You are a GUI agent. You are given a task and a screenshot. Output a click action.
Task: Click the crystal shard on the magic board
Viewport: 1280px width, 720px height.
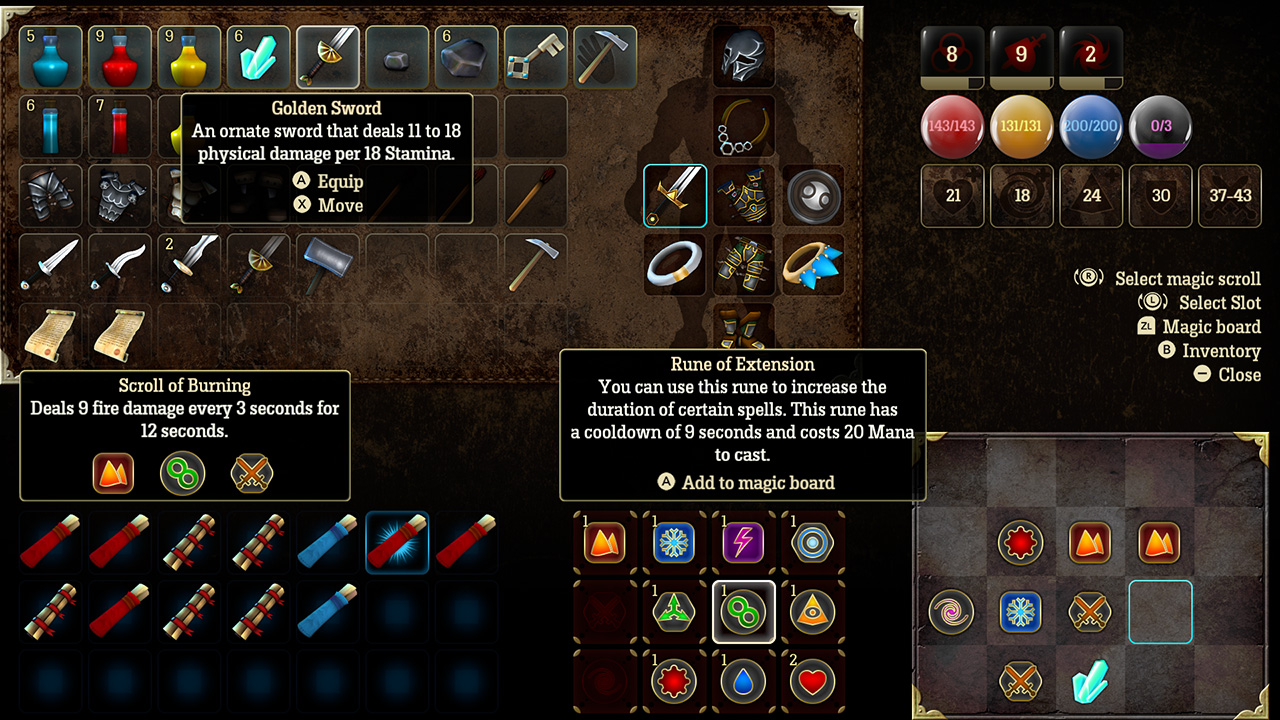click(1089, 682)
